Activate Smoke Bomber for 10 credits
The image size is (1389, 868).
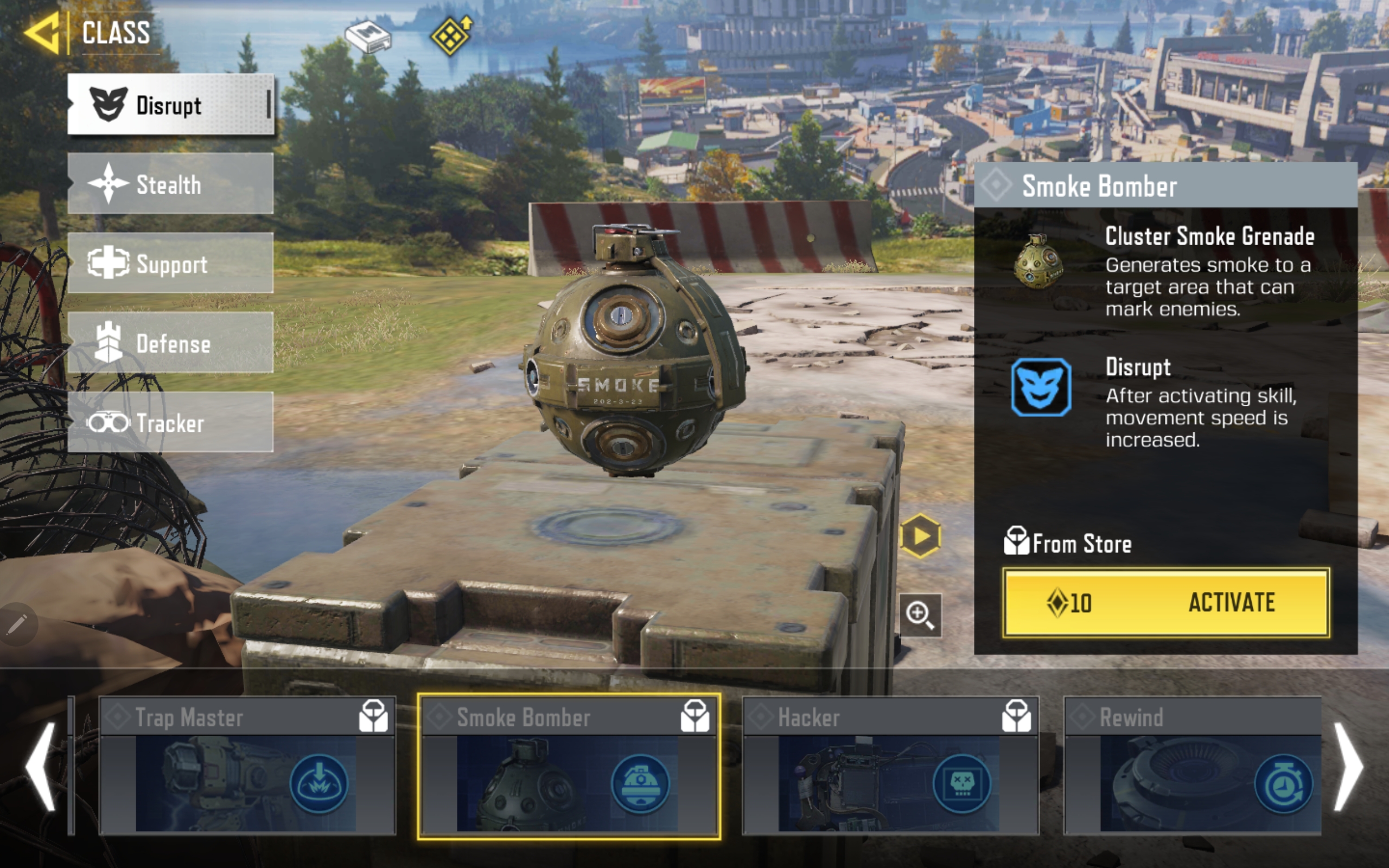tap(1165, 602)
